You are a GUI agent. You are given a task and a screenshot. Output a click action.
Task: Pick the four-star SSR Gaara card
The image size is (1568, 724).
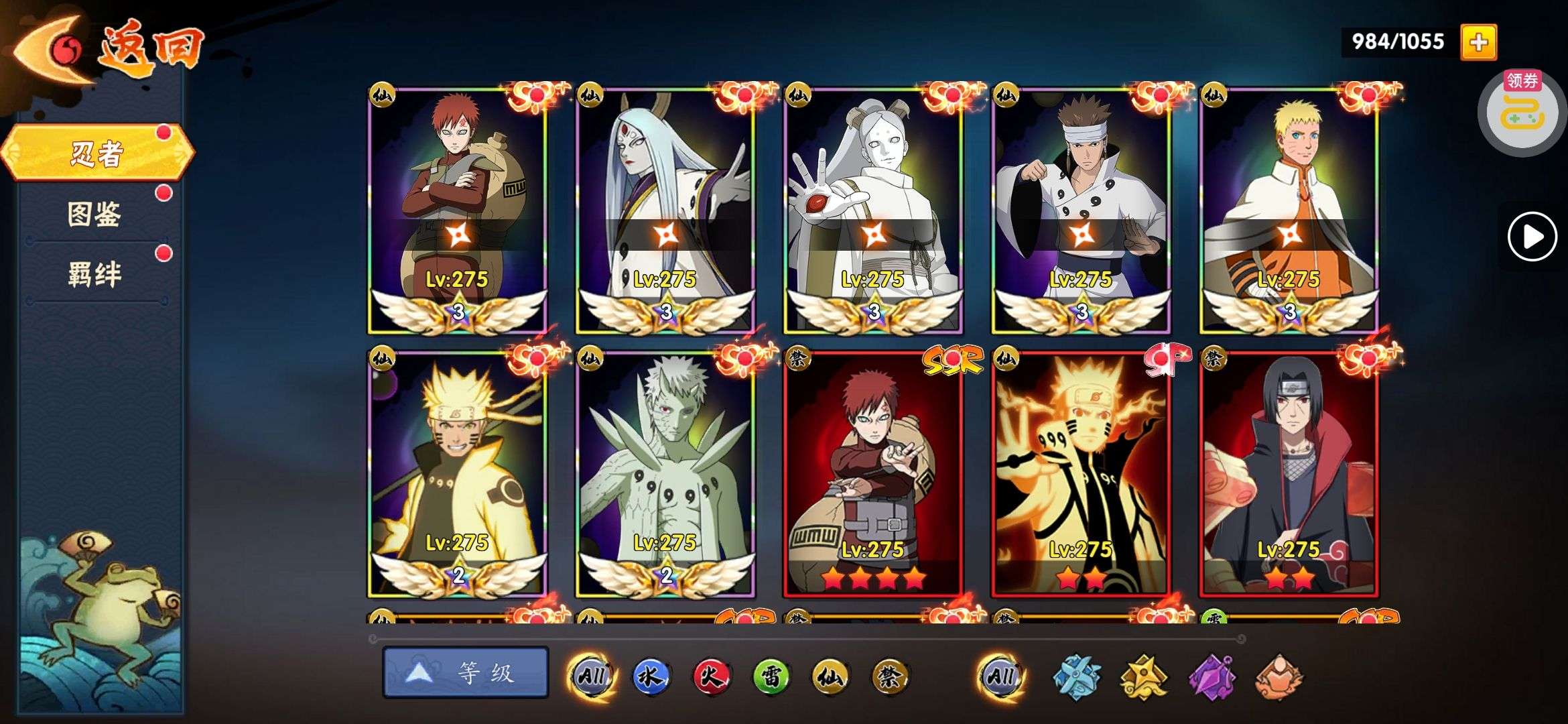tap(873, 473)
